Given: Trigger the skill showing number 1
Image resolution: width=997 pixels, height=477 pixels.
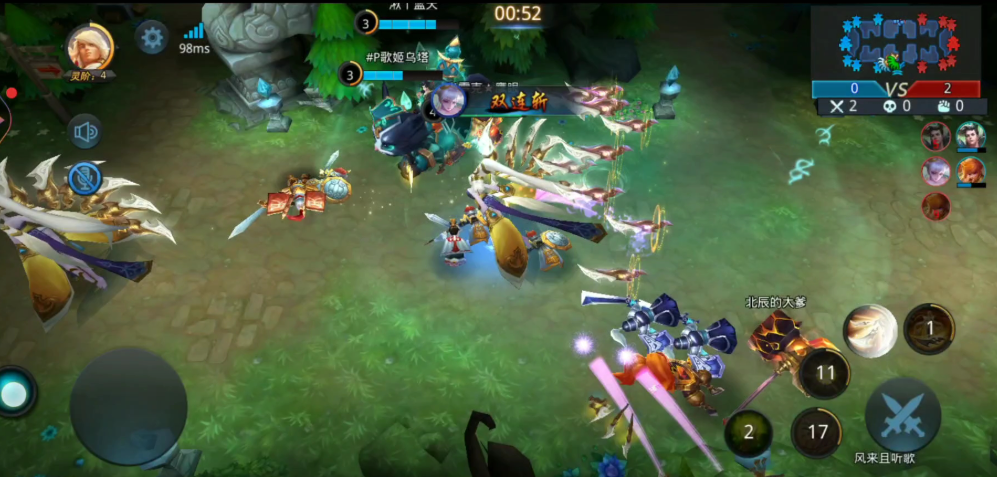Looking at the screenshot, I should [928, 328].
